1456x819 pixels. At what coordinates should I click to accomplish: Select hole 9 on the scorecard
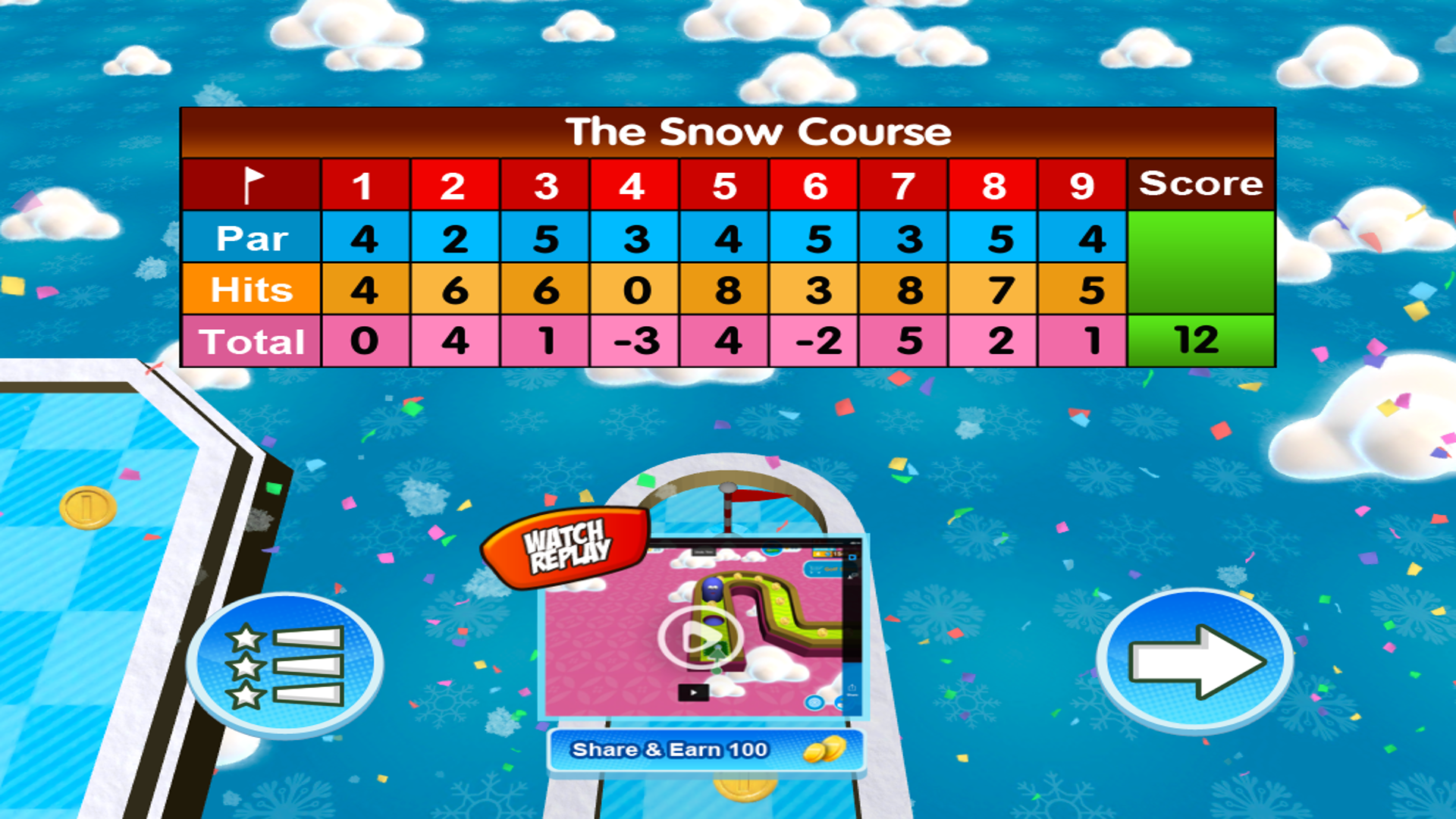1082,184
